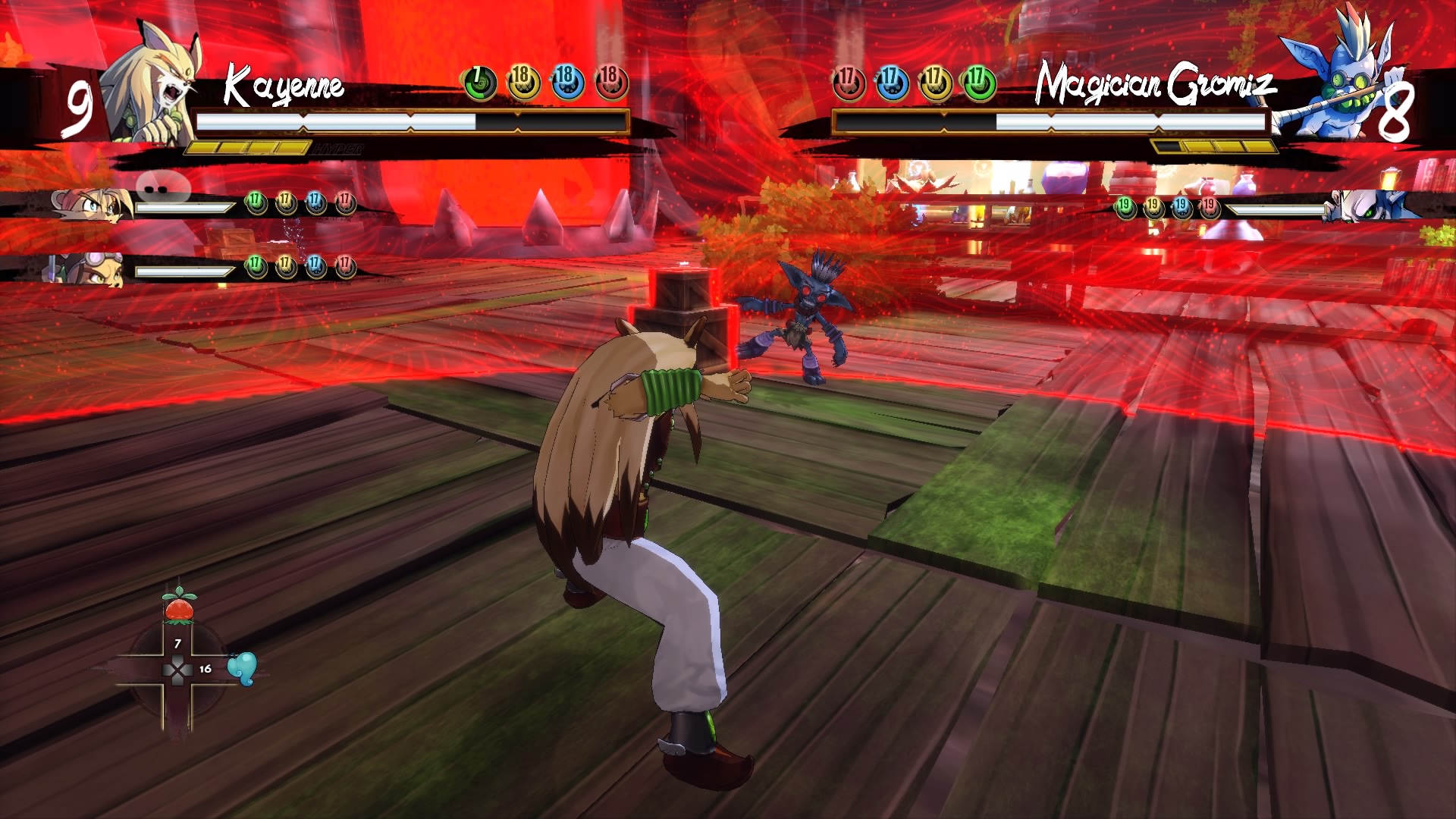
Task: Choose the blonde reserve party member portrait
Action: pos(87,206)
